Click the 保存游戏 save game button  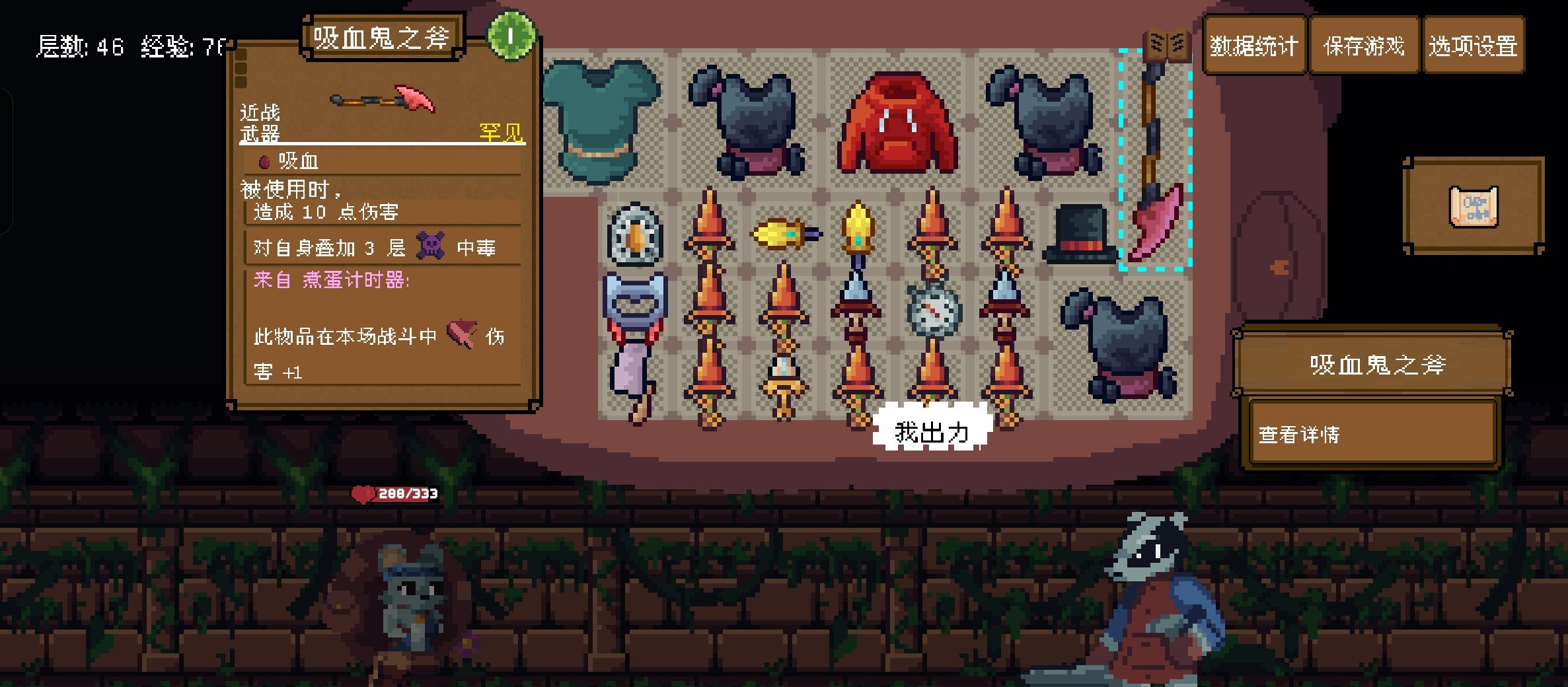(1363, 46)
